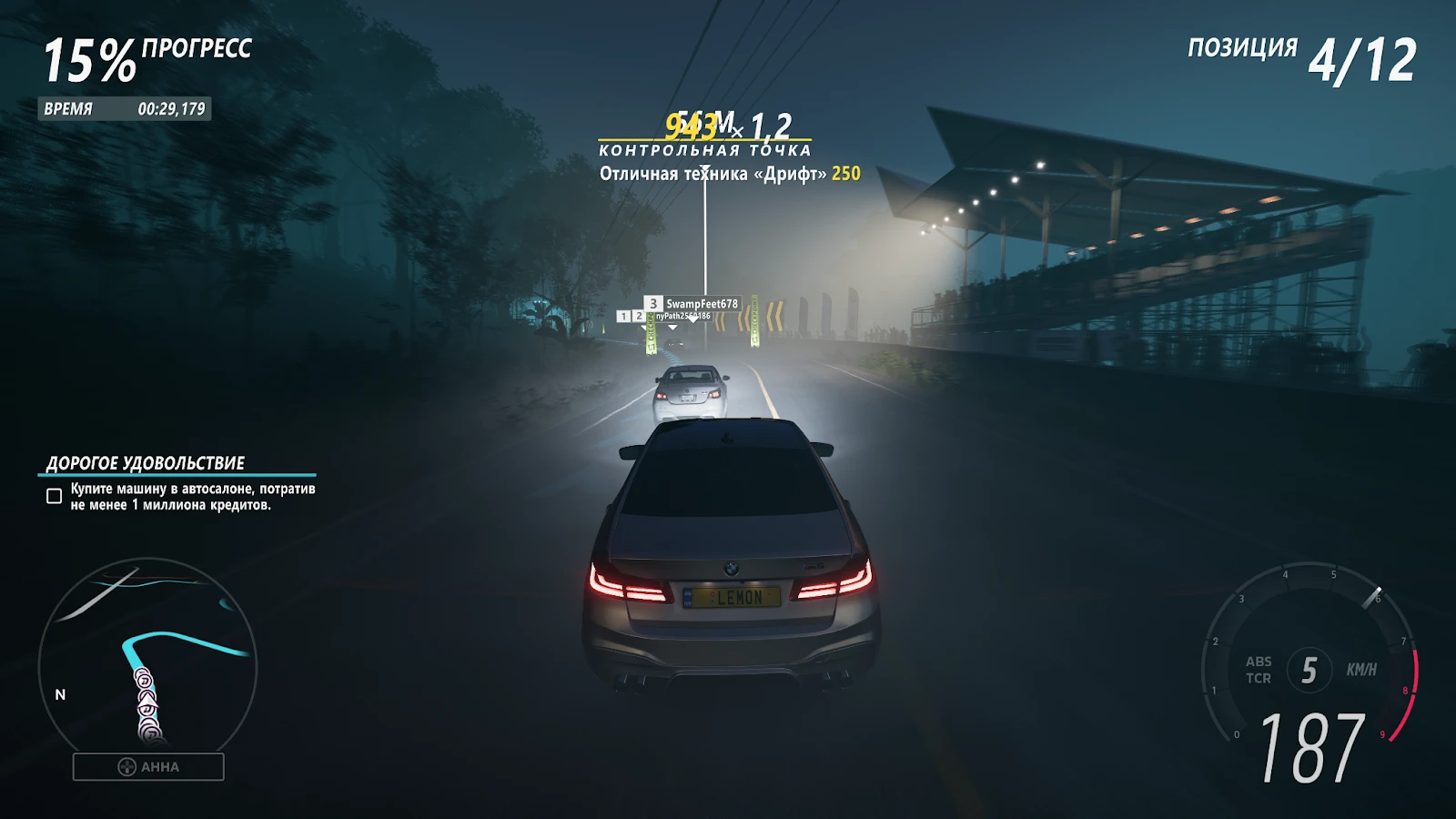The height and width of the screenshot is (819, 1456).
Task: Click the N compass indicator on the minimap
Action: coord(60,695)
